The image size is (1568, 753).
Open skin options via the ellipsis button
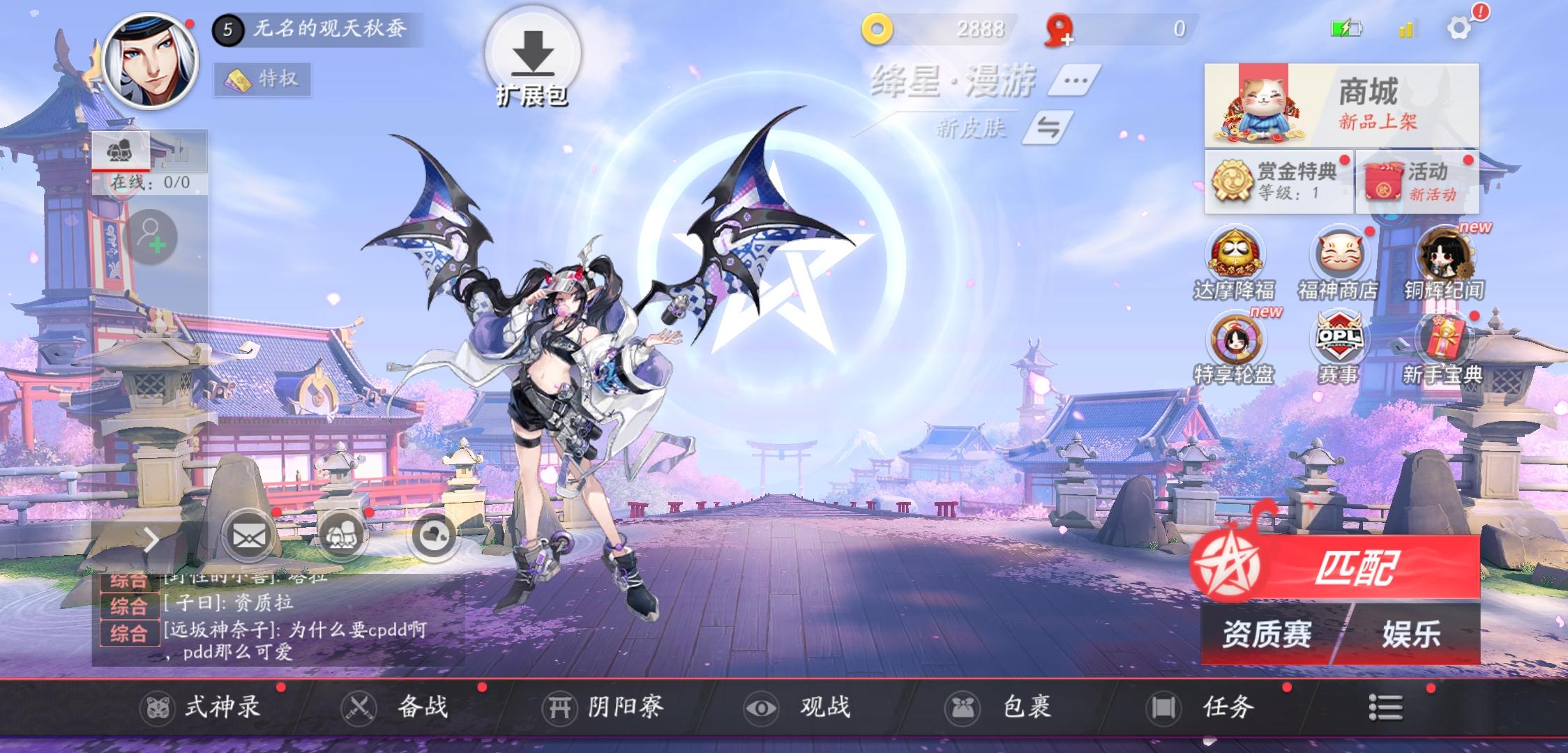click(x=1073, y=79)
